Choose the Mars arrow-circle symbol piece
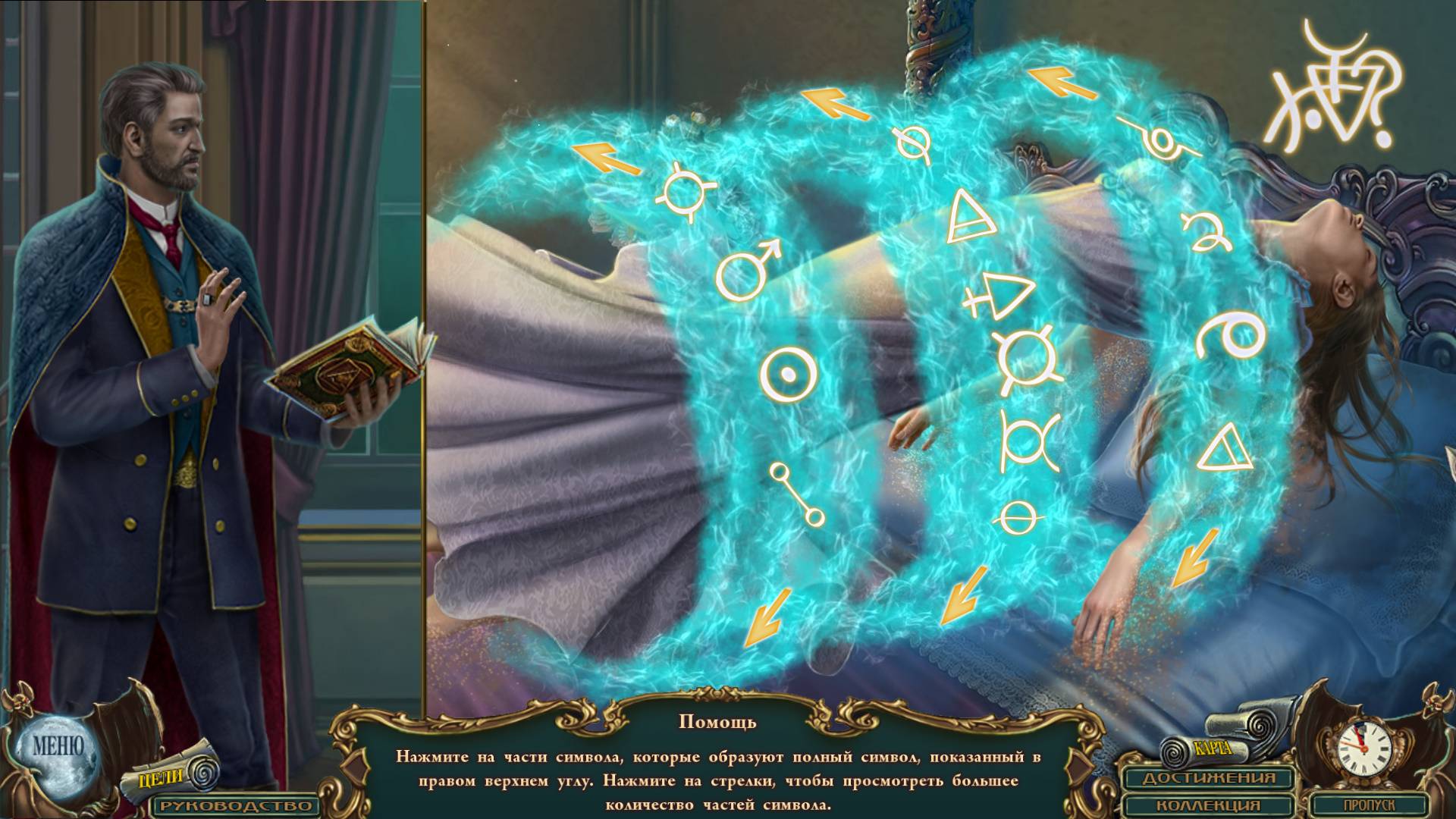Screen dimensions: 1456x819 [745, 269]
